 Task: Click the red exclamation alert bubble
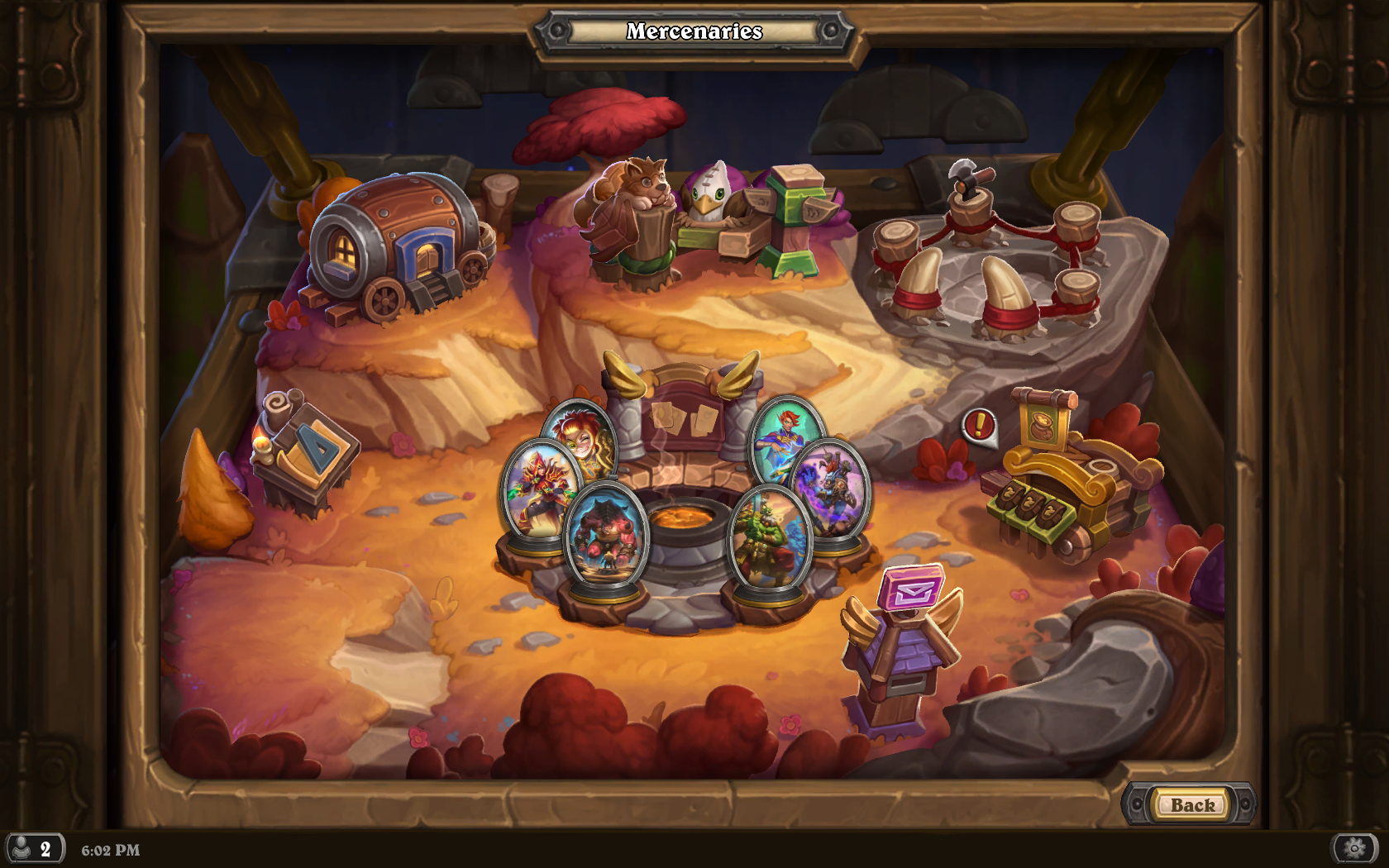click(979, 427)
